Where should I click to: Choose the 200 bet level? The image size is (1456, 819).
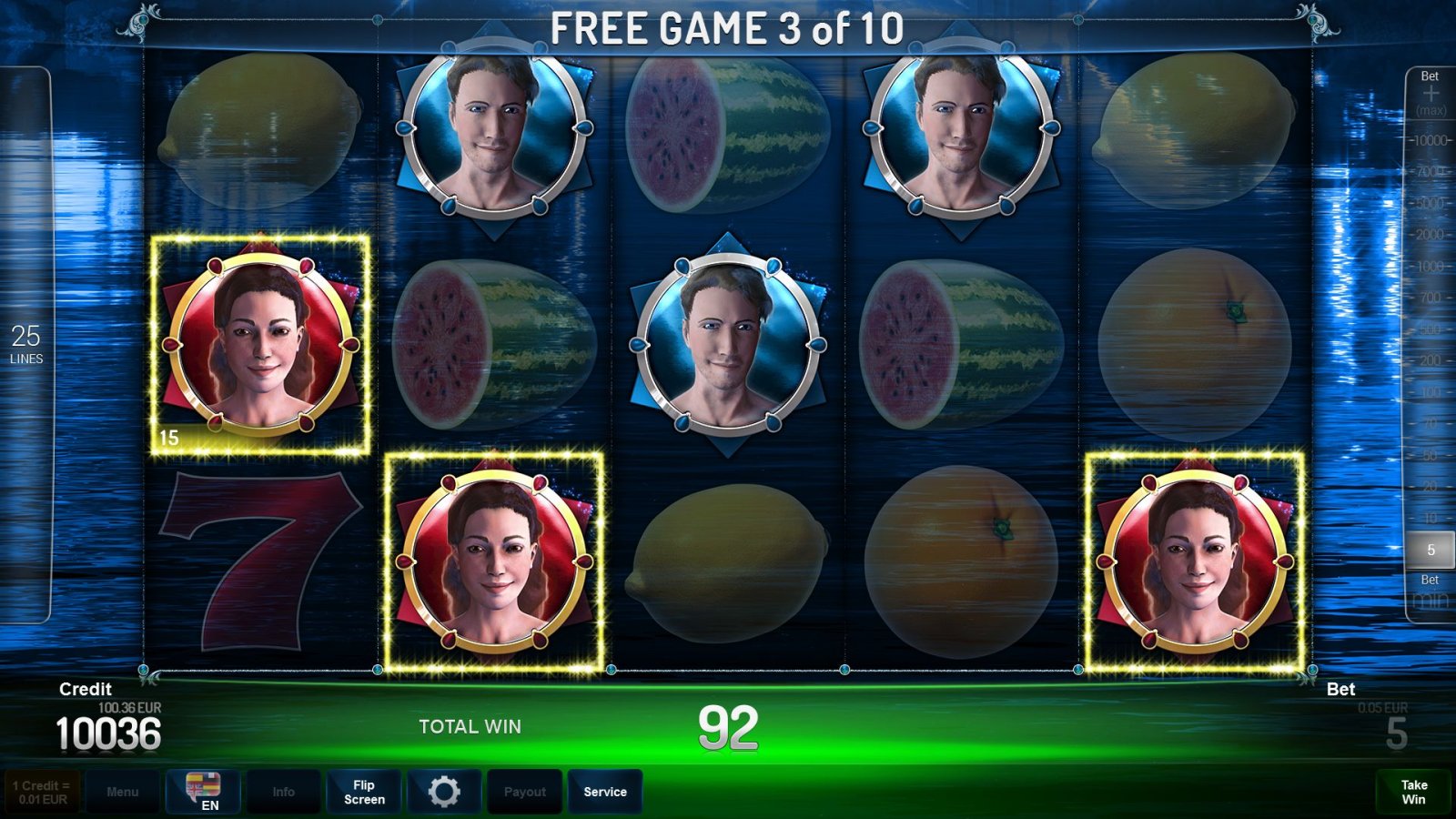1431,360
